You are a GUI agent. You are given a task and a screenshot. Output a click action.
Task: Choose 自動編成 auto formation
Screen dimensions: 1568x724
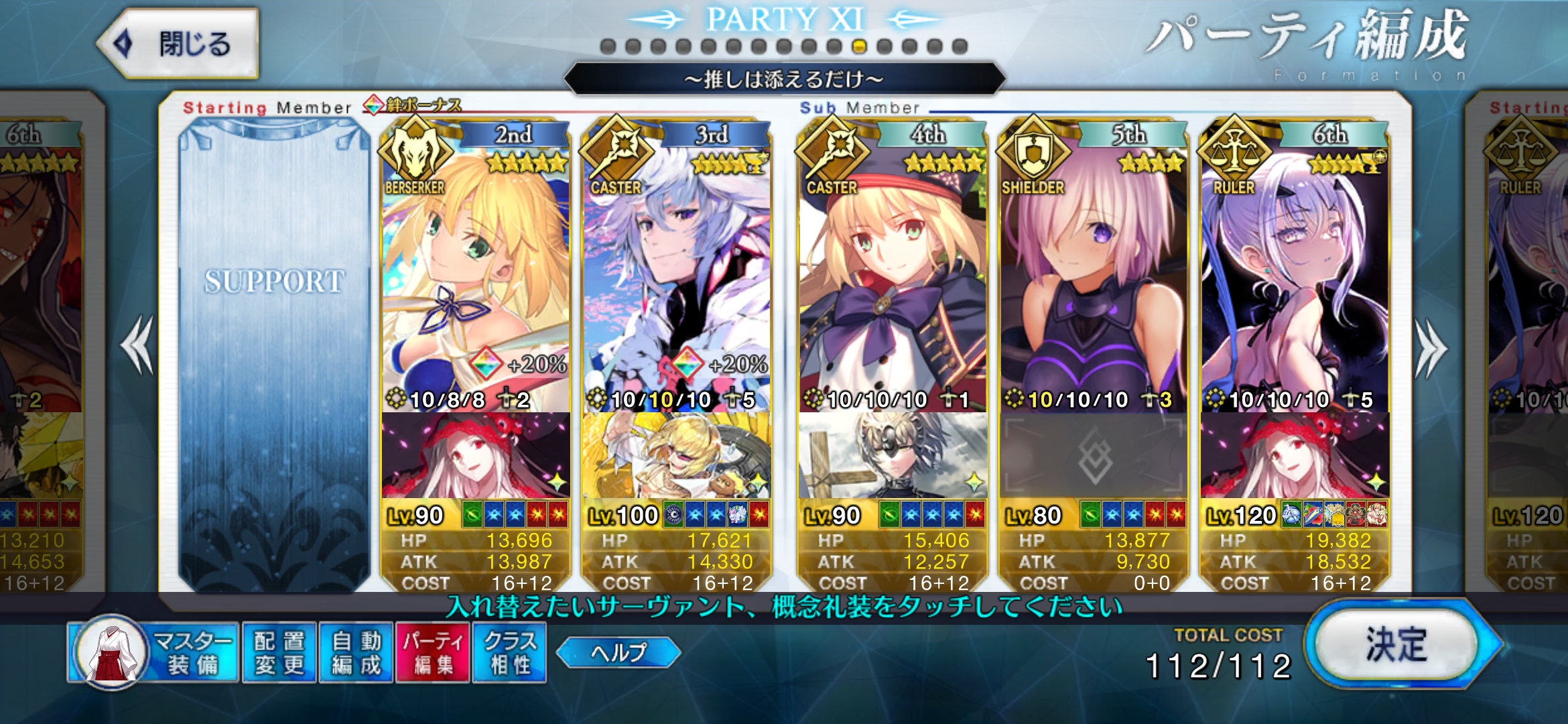pos(356,652)
